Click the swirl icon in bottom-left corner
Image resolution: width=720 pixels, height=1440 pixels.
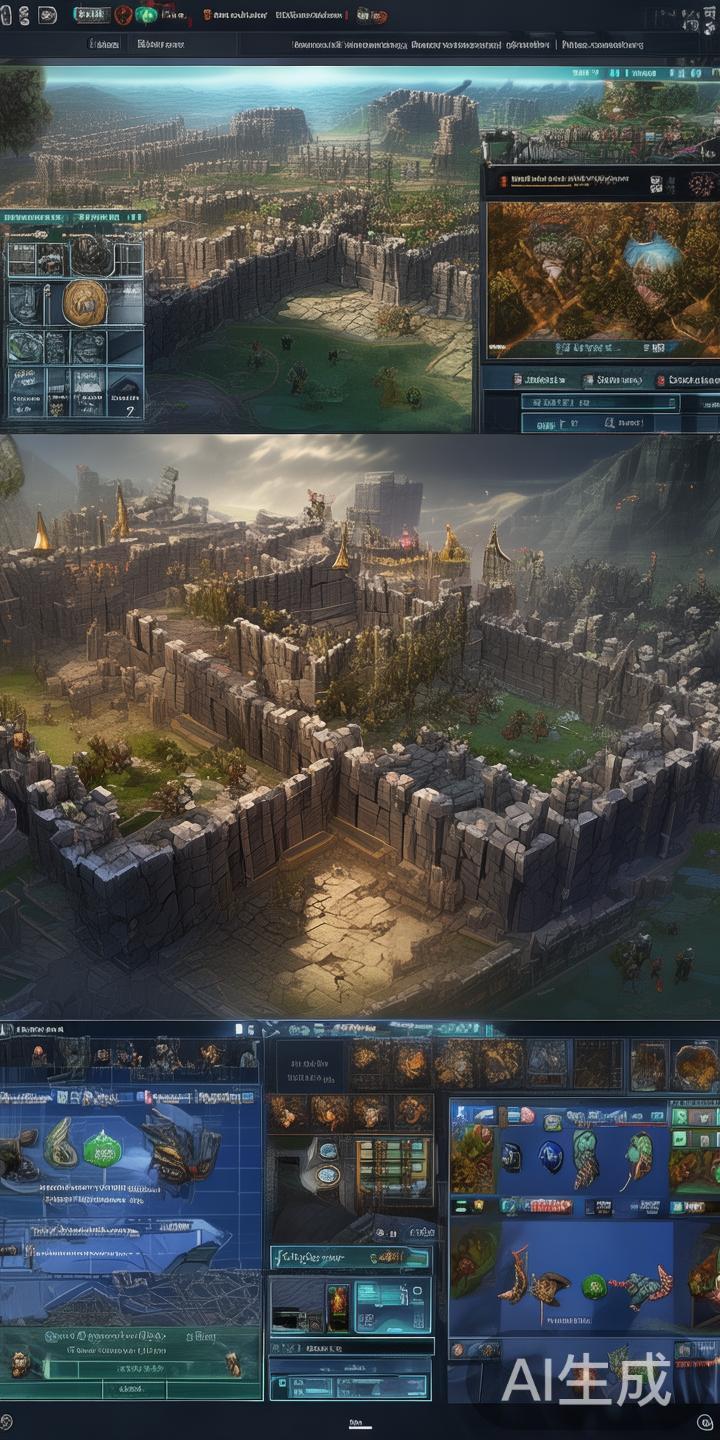point(6,1421)
